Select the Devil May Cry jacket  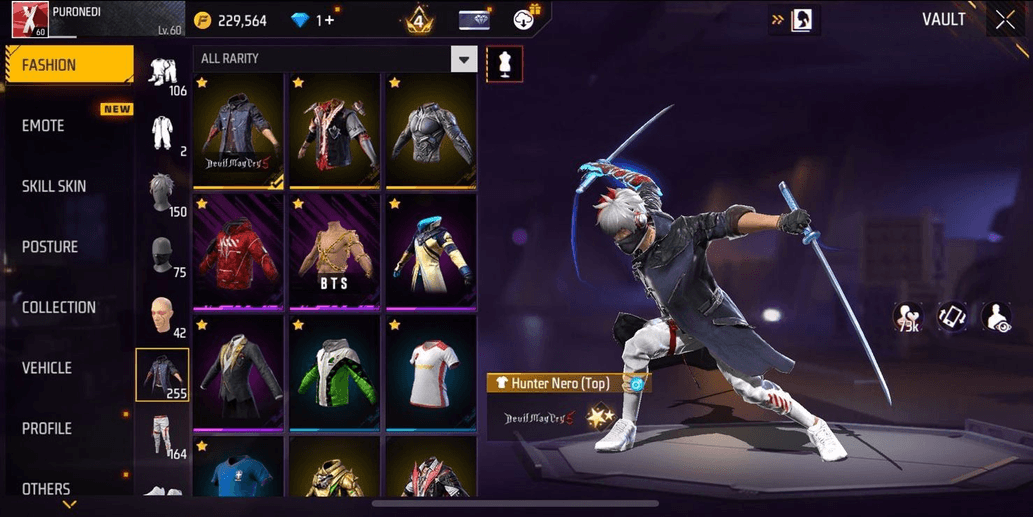tap(240, 129)
